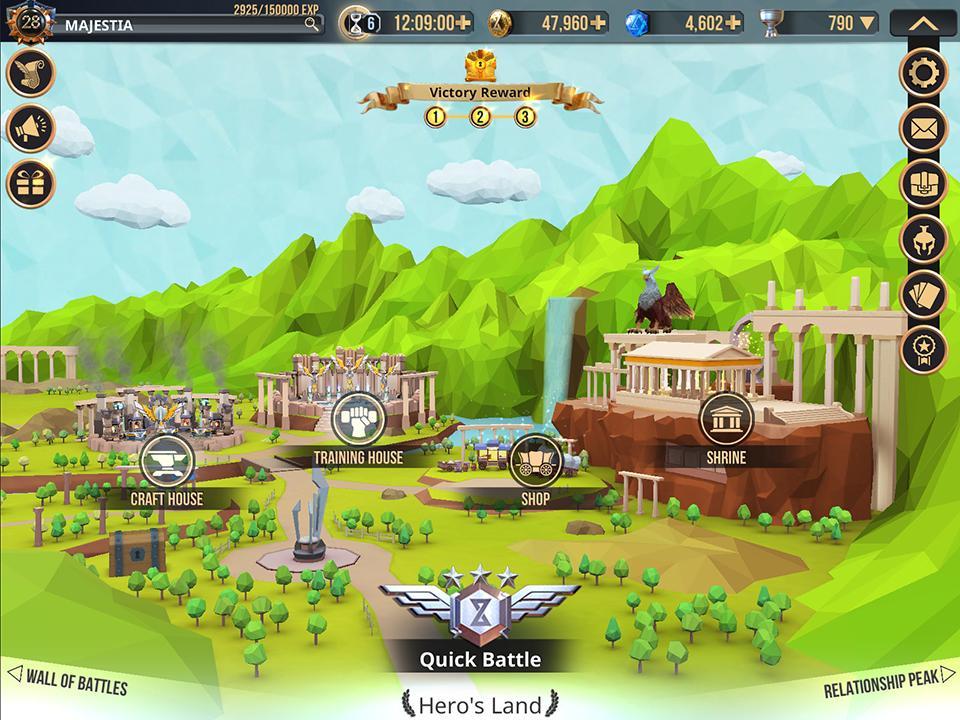The height and width of the screenshot is (720, 960).
Task: Add more blue gems
Action: (735, 23)
